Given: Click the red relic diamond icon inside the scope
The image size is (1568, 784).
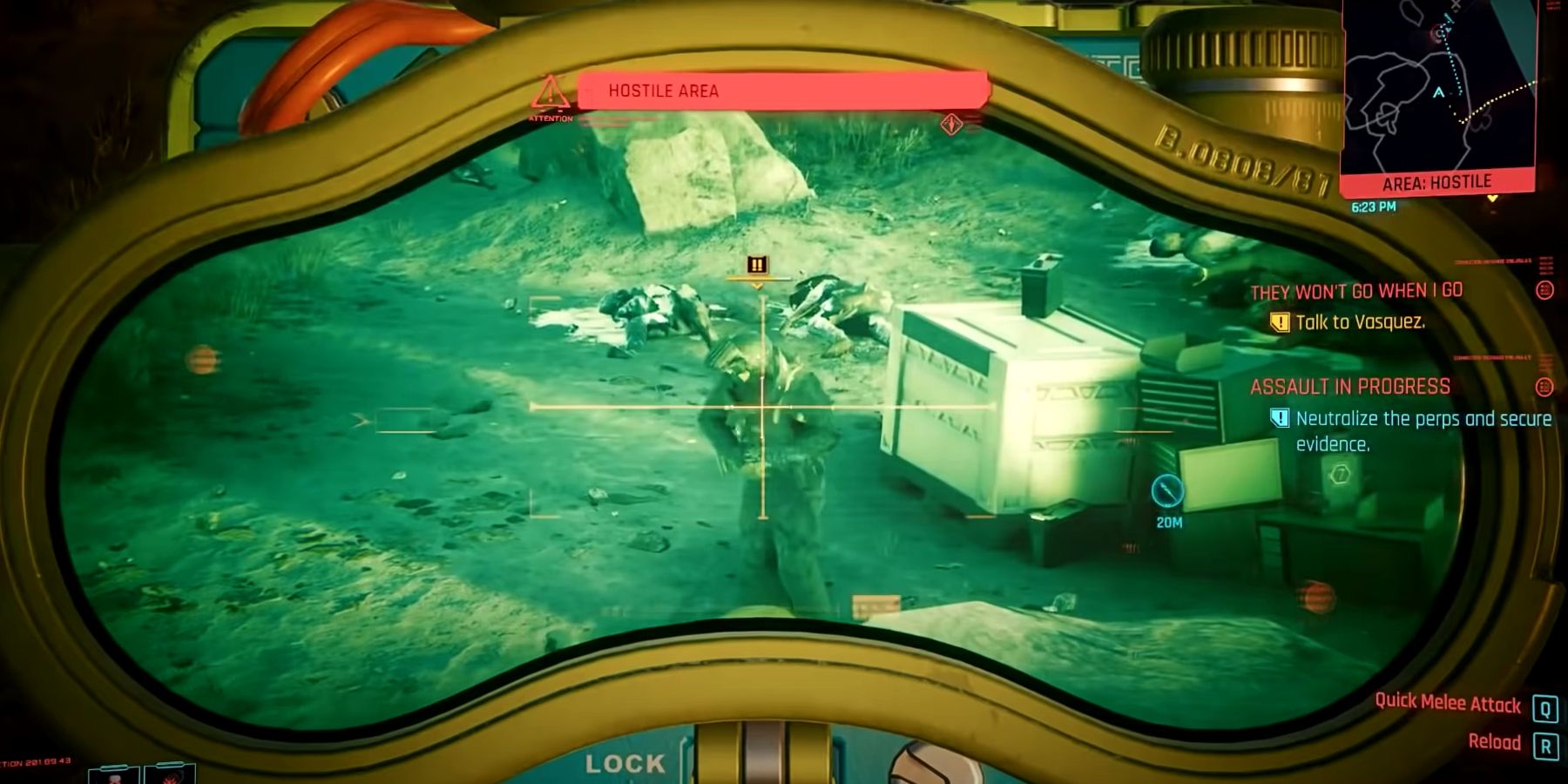Looking at the screenshot, I should click(951, 125).
